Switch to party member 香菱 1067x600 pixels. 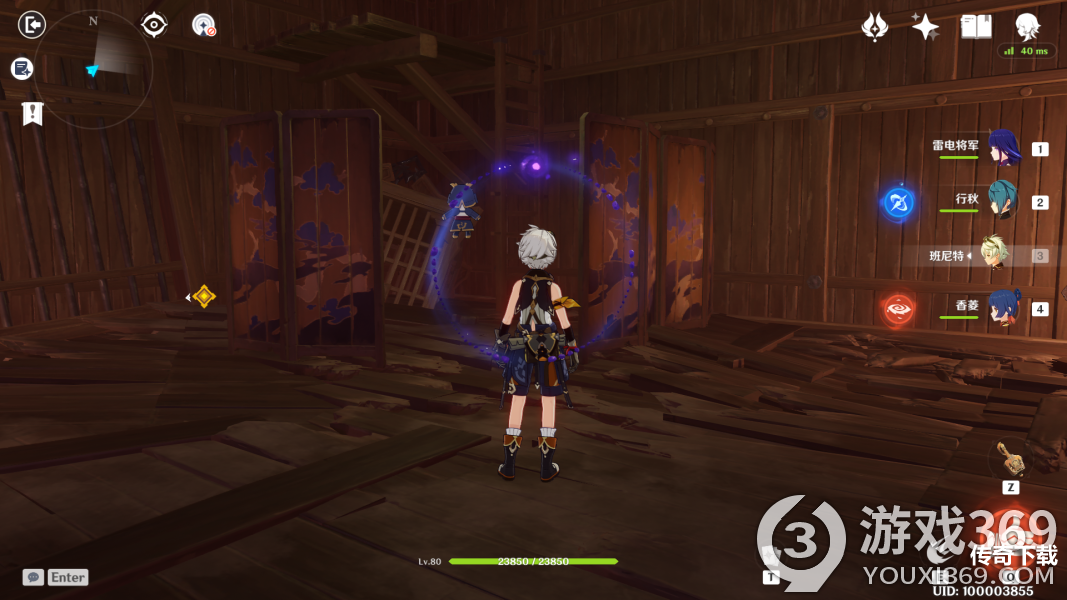click(1001, 308)
